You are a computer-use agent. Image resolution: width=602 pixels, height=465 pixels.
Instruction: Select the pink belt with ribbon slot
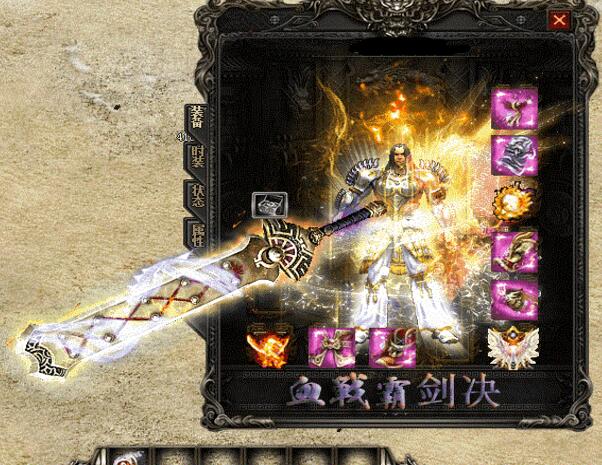[329, 346]
